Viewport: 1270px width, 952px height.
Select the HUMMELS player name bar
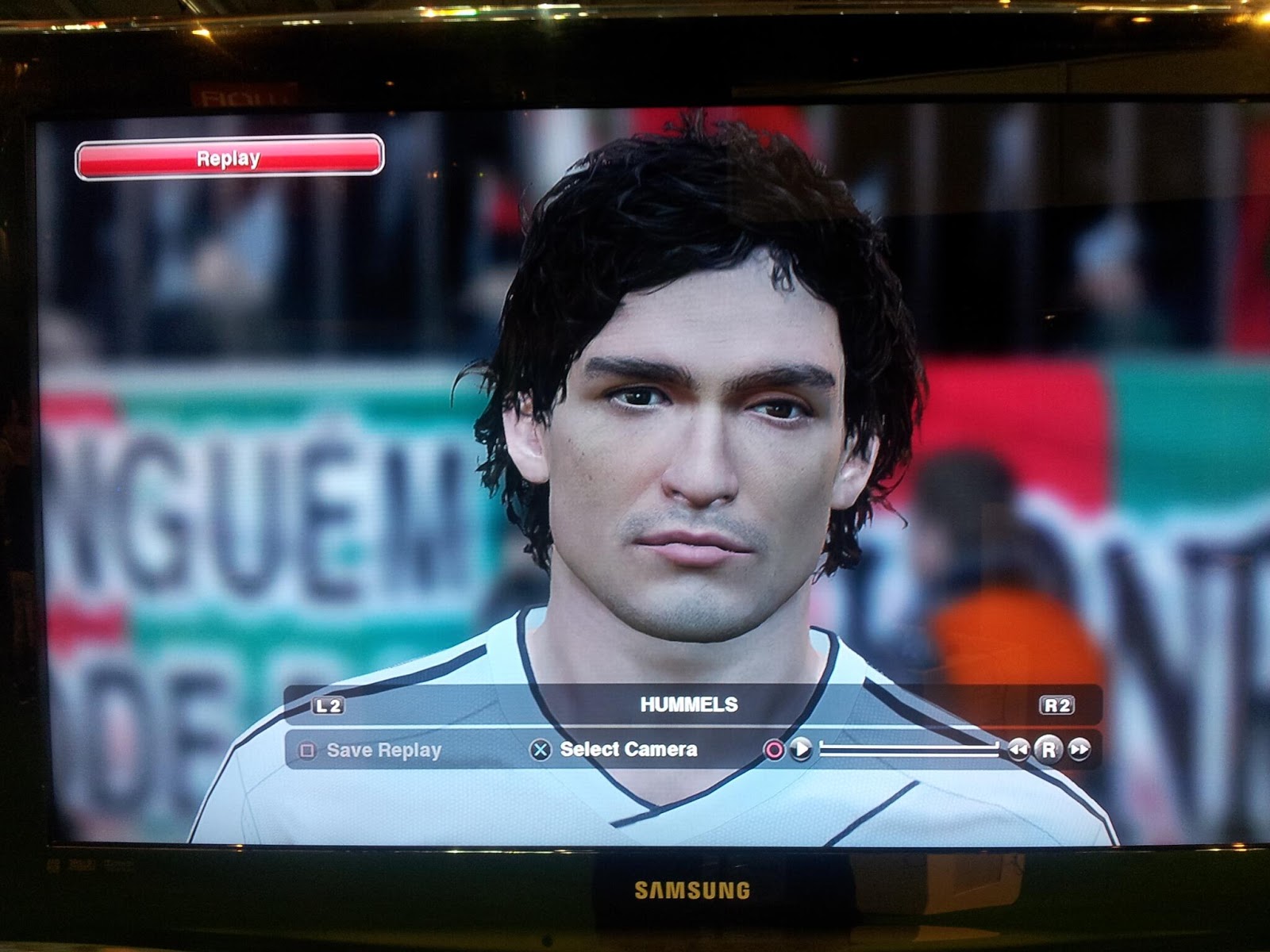click(x=687, y=701)
